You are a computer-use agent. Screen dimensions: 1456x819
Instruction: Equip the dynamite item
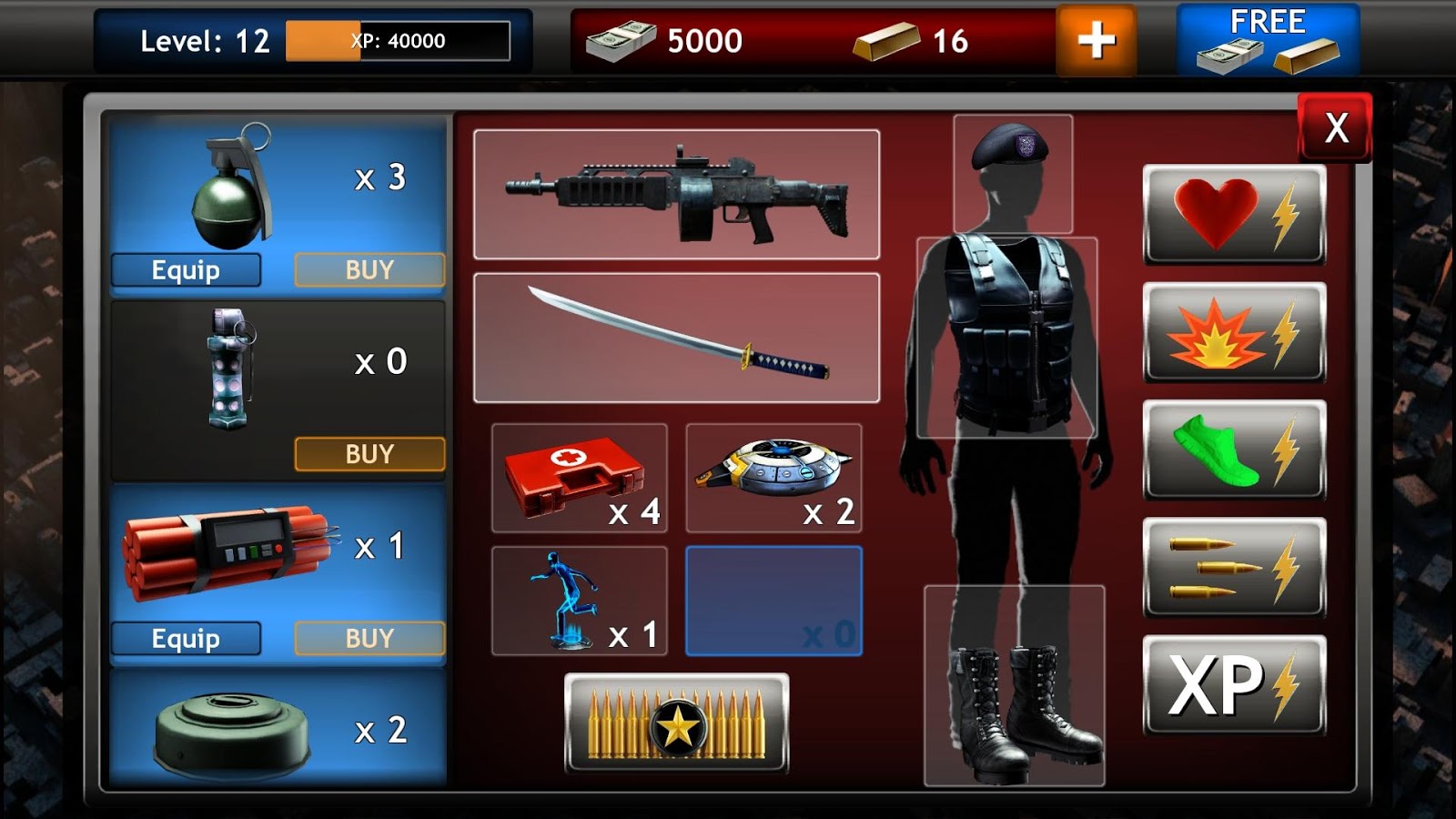pyautogui.click(x=186, y=638)
